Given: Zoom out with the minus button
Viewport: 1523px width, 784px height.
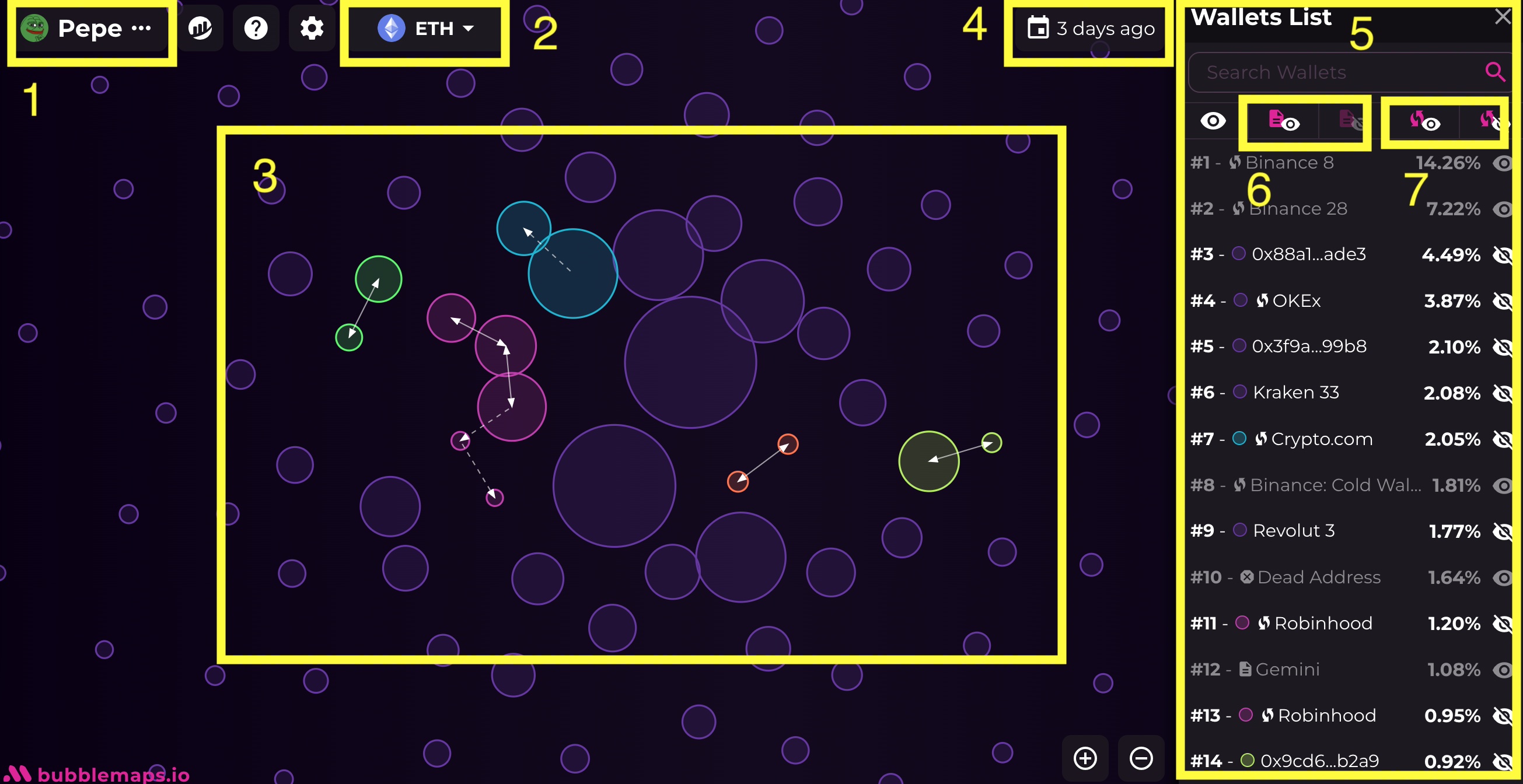Looking at the screenshot, I should [x=1140, y=758].
